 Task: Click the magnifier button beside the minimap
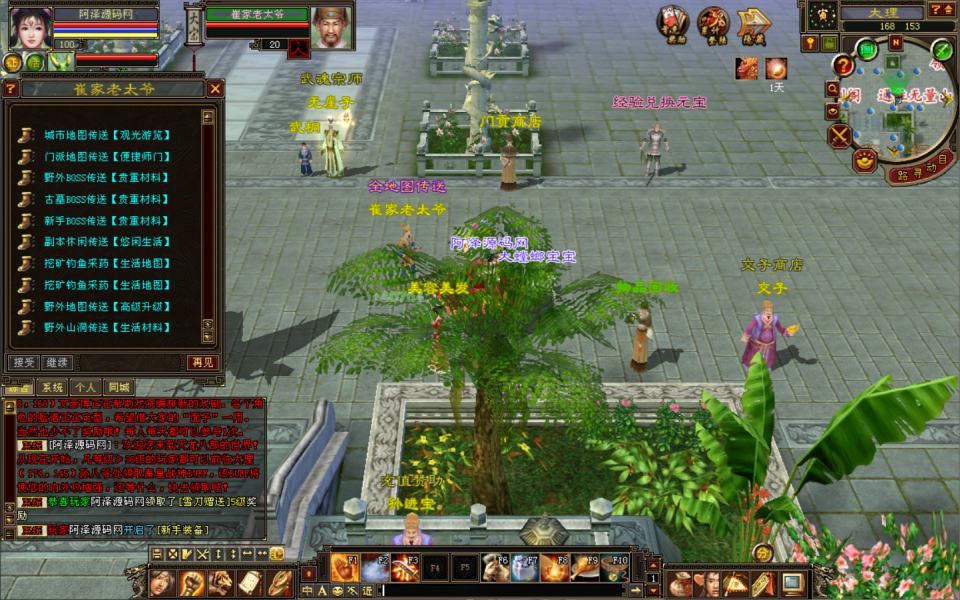coord(832,88)
